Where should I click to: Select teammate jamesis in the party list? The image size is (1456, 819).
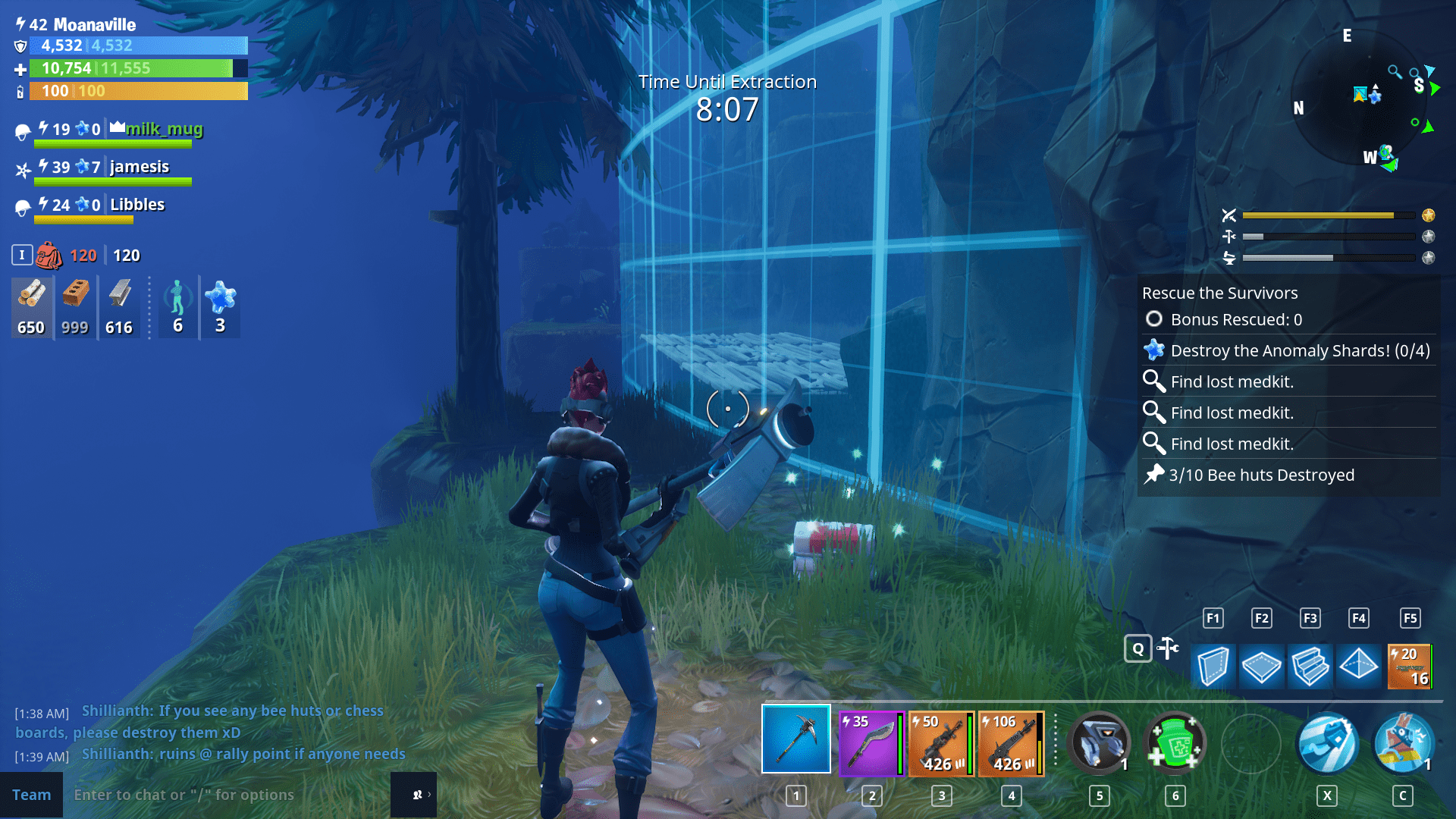pyautogui.click(x=139, y=167)
